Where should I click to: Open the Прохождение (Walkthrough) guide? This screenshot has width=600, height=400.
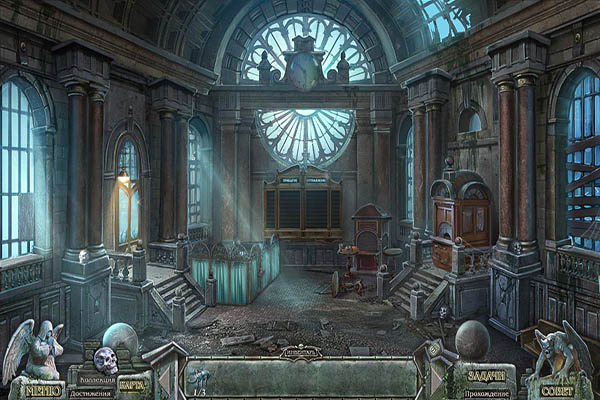[489, 393]
